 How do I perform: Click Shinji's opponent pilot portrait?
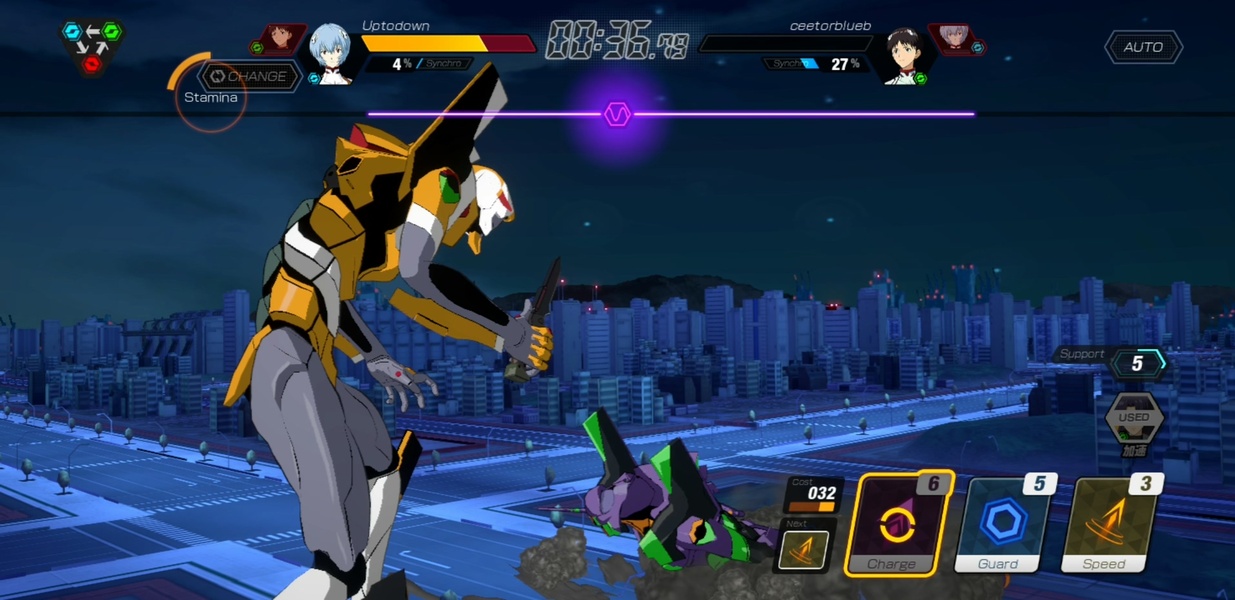tap(903, 56)
